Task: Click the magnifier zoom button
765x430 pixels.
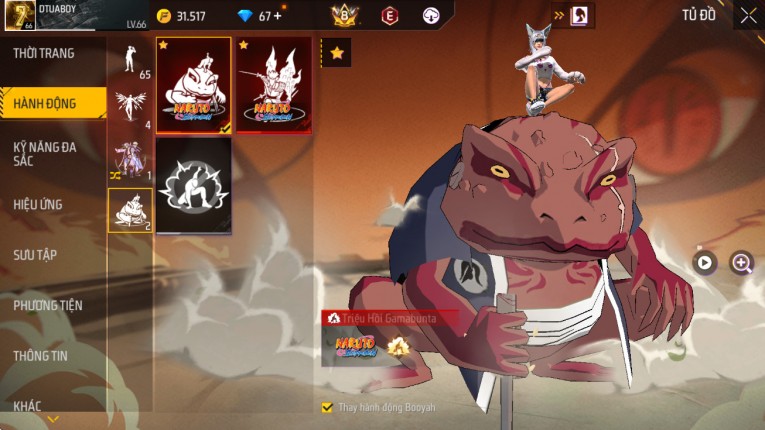Action: point(741,262)
